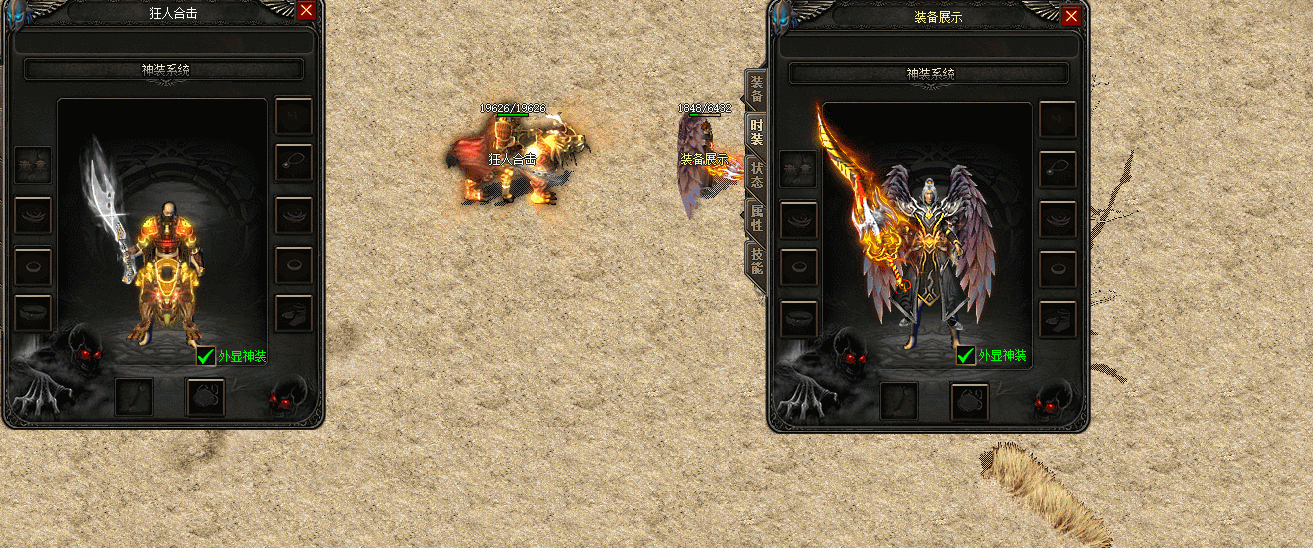Close the 装备展示 panel
The image size is (1313, 548).
[x=1071, y=16]
